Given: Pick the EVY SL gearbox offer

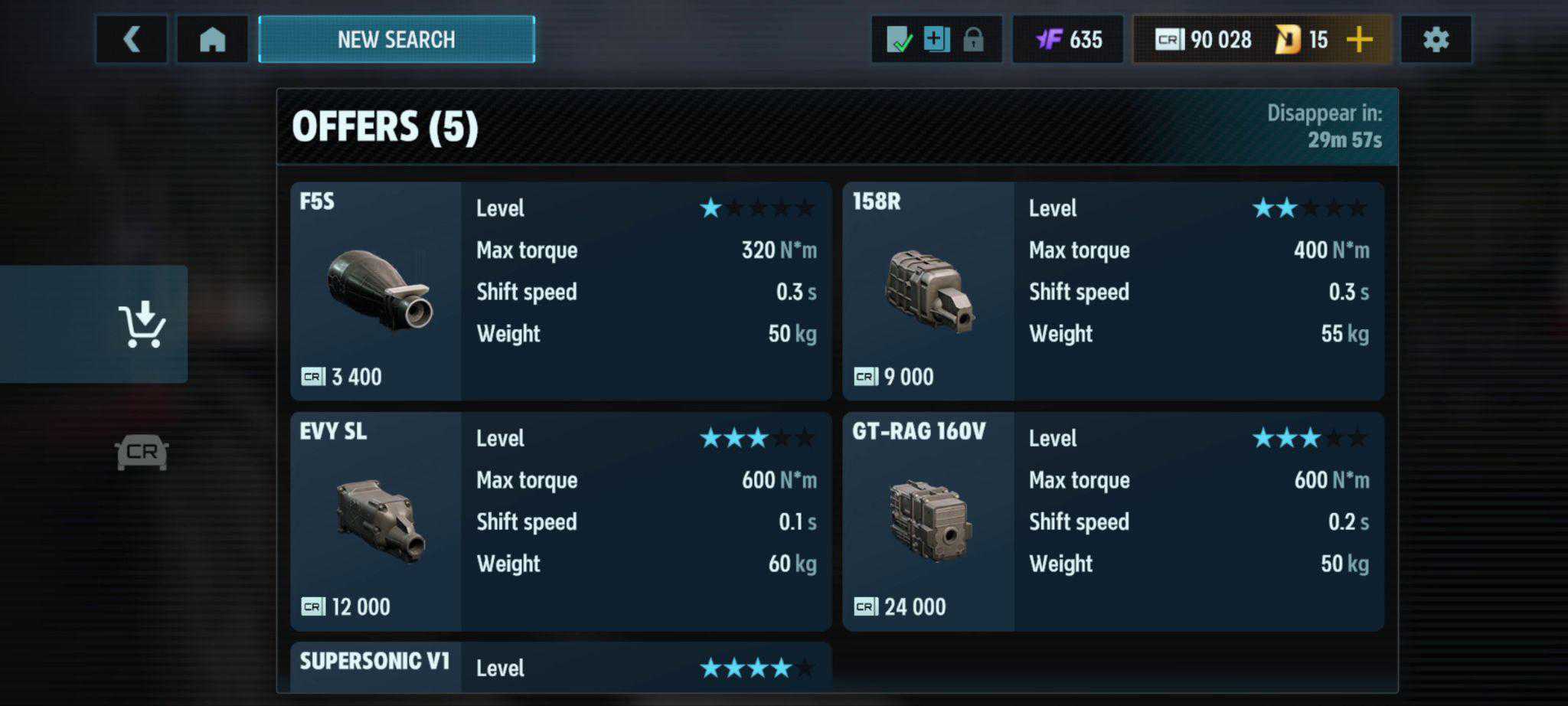Looking at the screenshot, I should coord(560,521).
